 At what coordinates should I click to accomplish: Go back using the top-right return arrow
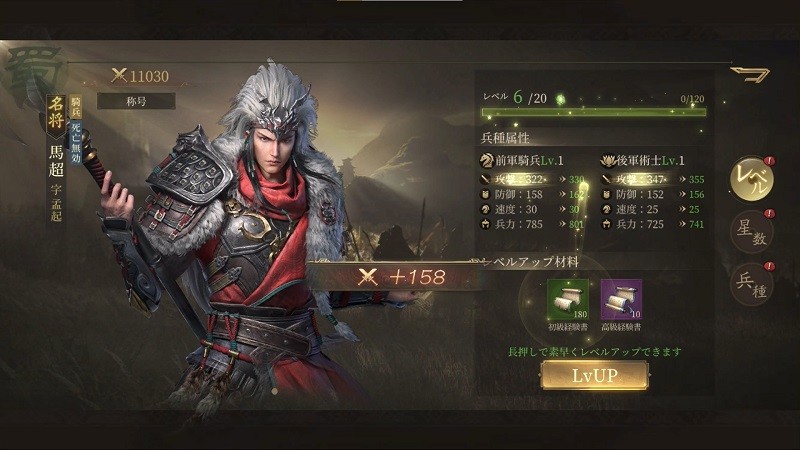coord(749,74)
